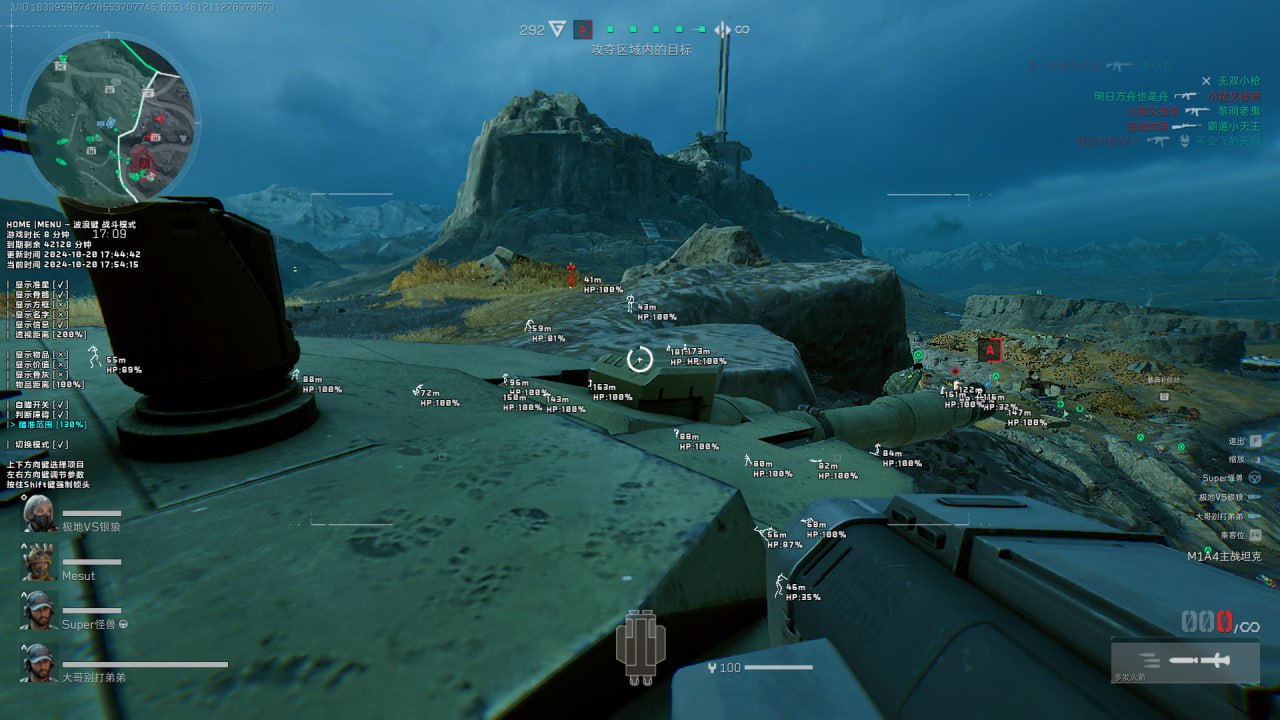
Task: Select squad member Mesut's portrait
Action: tap(40, 562)
